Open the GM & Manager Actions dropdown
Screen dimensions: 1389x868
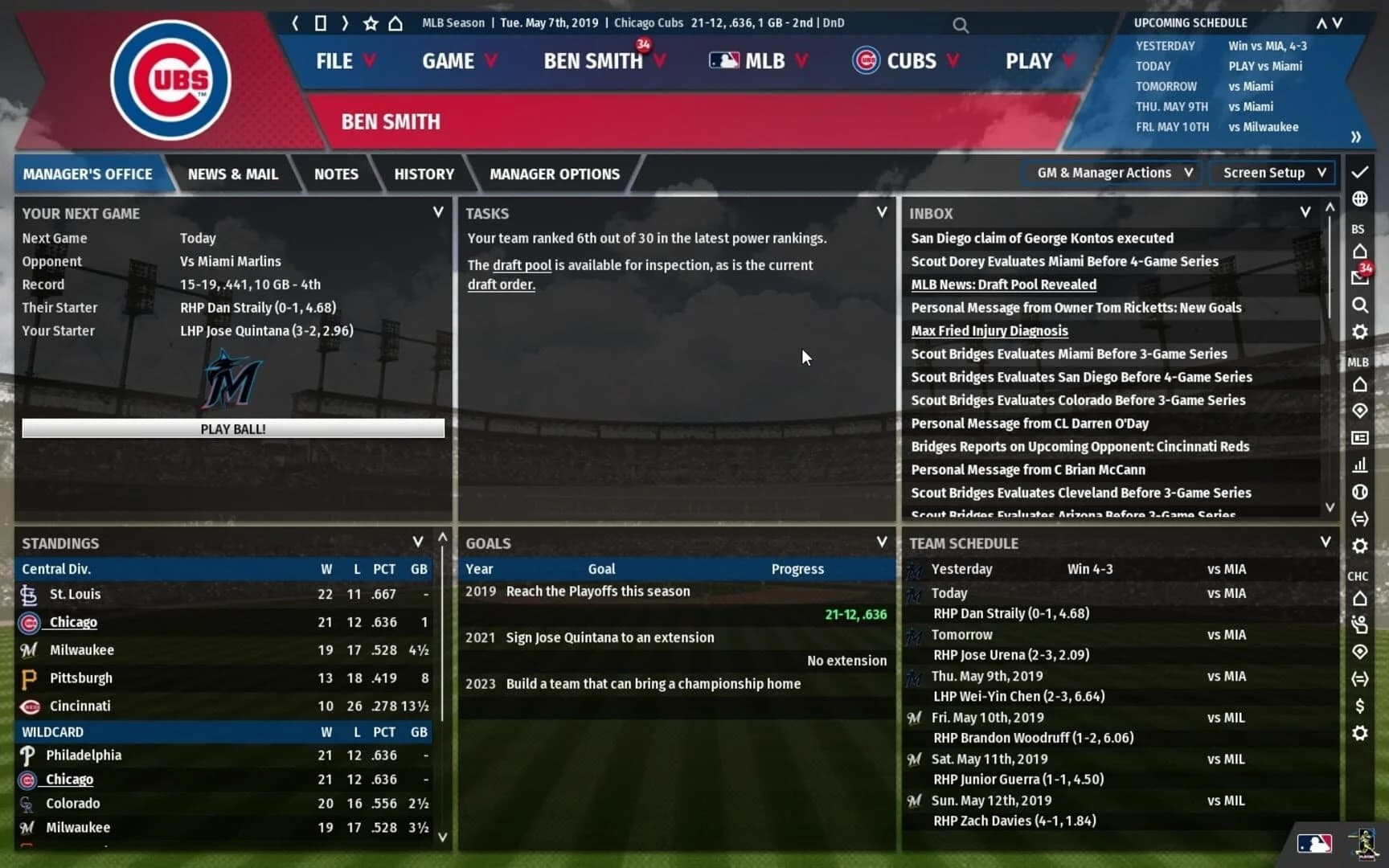(x=1111, y=172)
